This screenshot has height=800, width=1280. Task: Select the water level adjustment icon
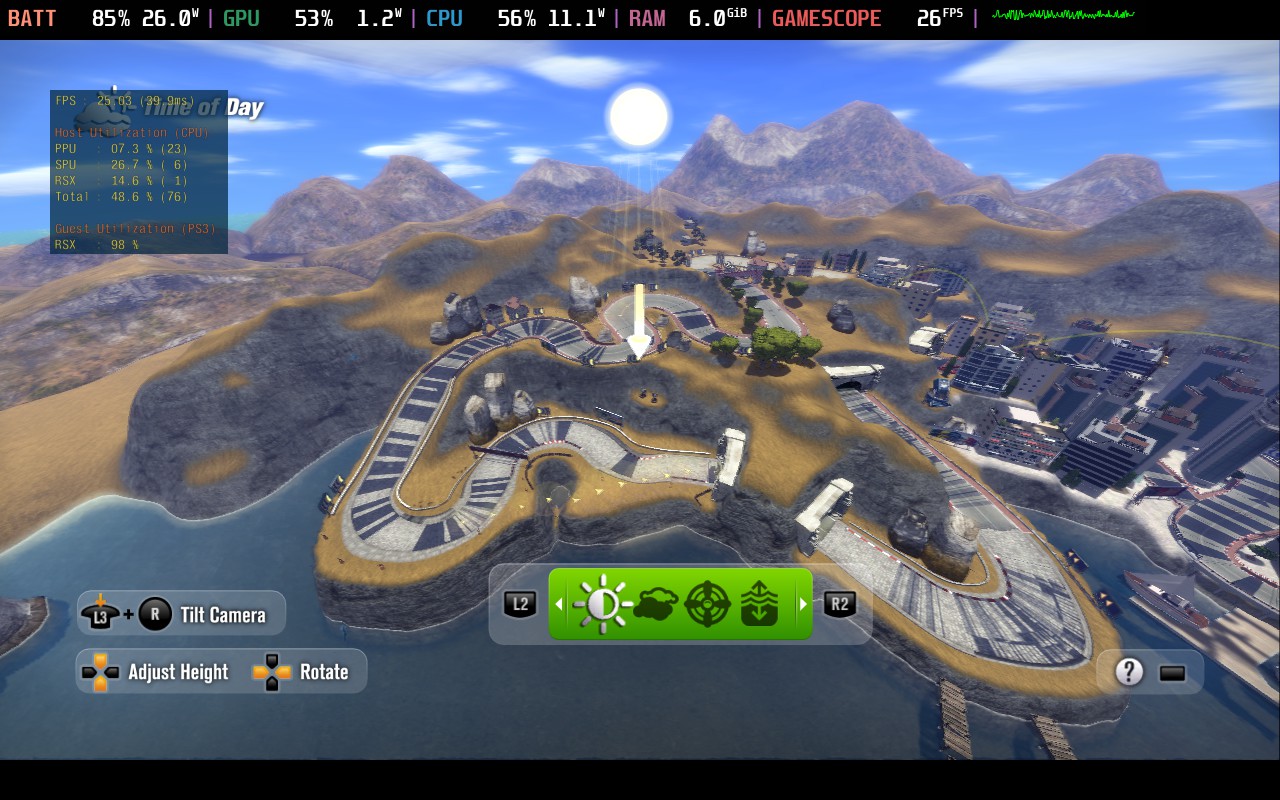pyautogui.click(x=761, y=603)
